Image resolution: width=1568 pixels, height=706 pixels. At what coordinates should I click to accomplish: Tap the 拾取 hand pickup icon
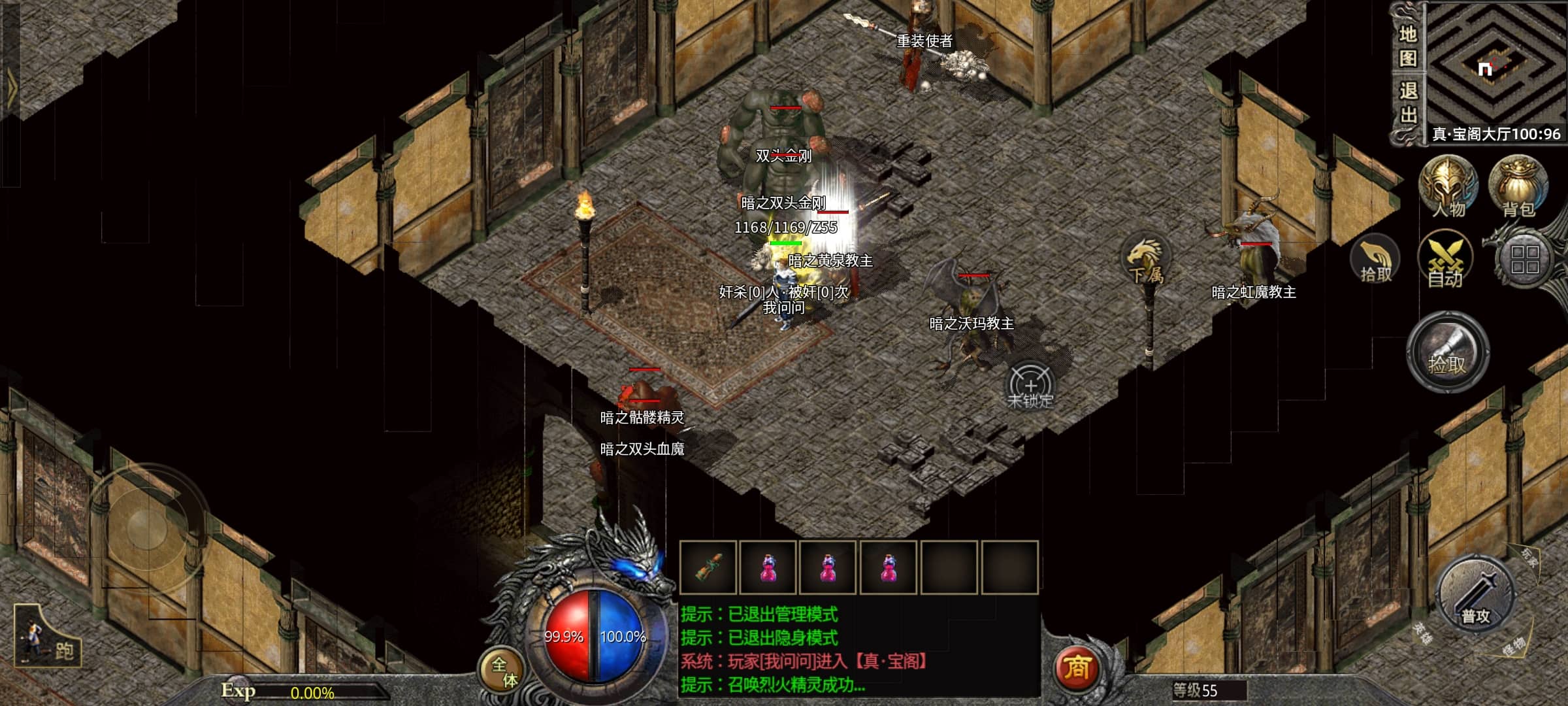click(x=1376, y=260)
